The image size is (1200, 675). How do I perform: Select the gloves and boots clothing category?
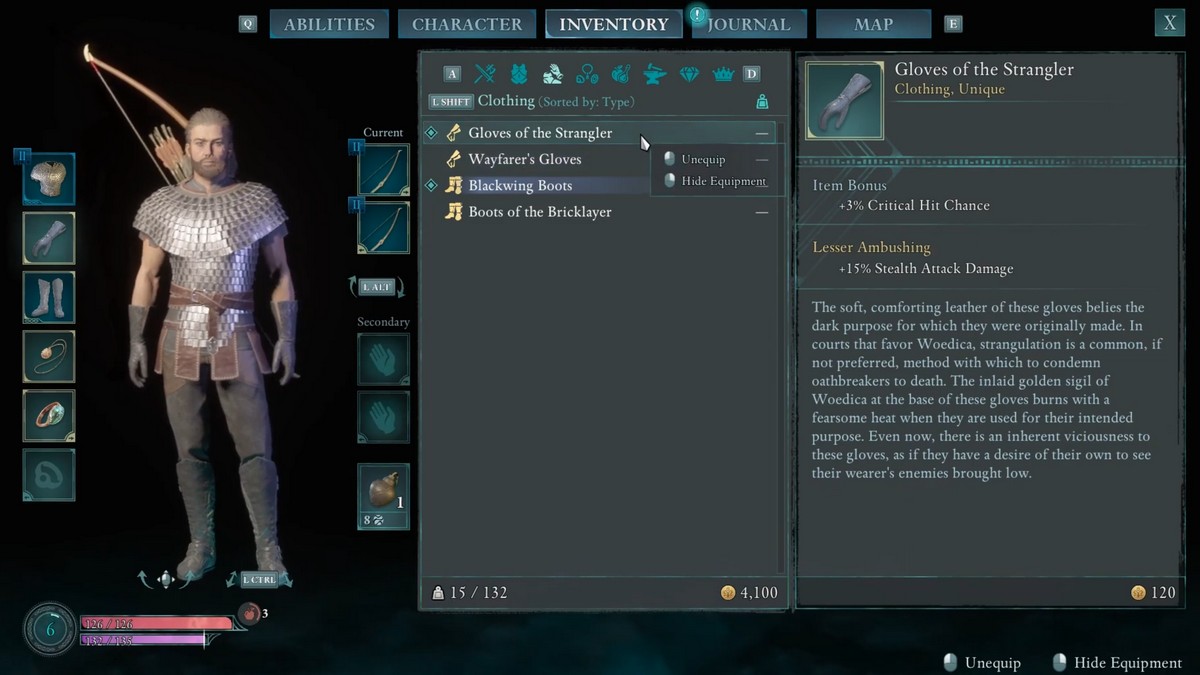tap(552, 73)
